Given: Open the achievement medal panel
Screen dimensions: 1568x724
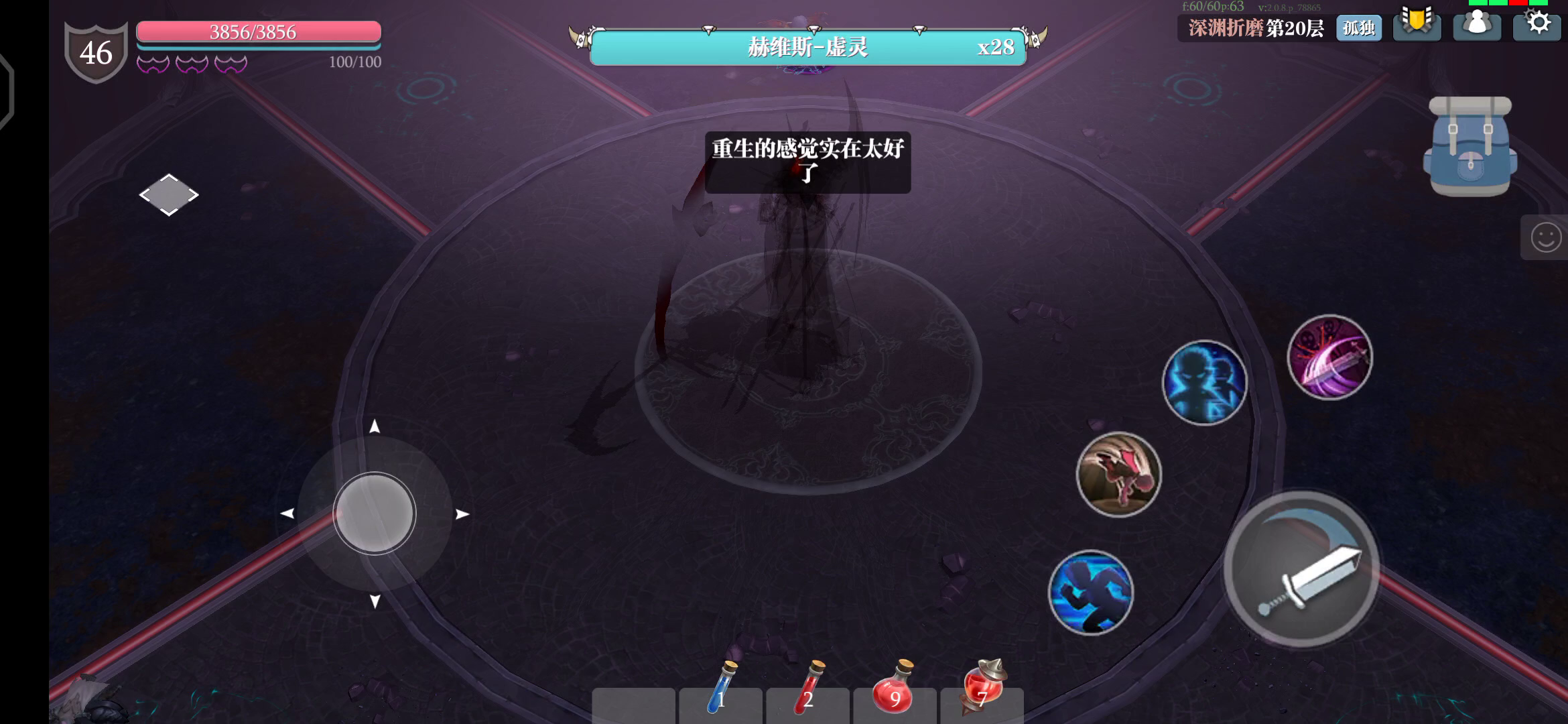Looking at the screenshot, I should click(1417, 28).
